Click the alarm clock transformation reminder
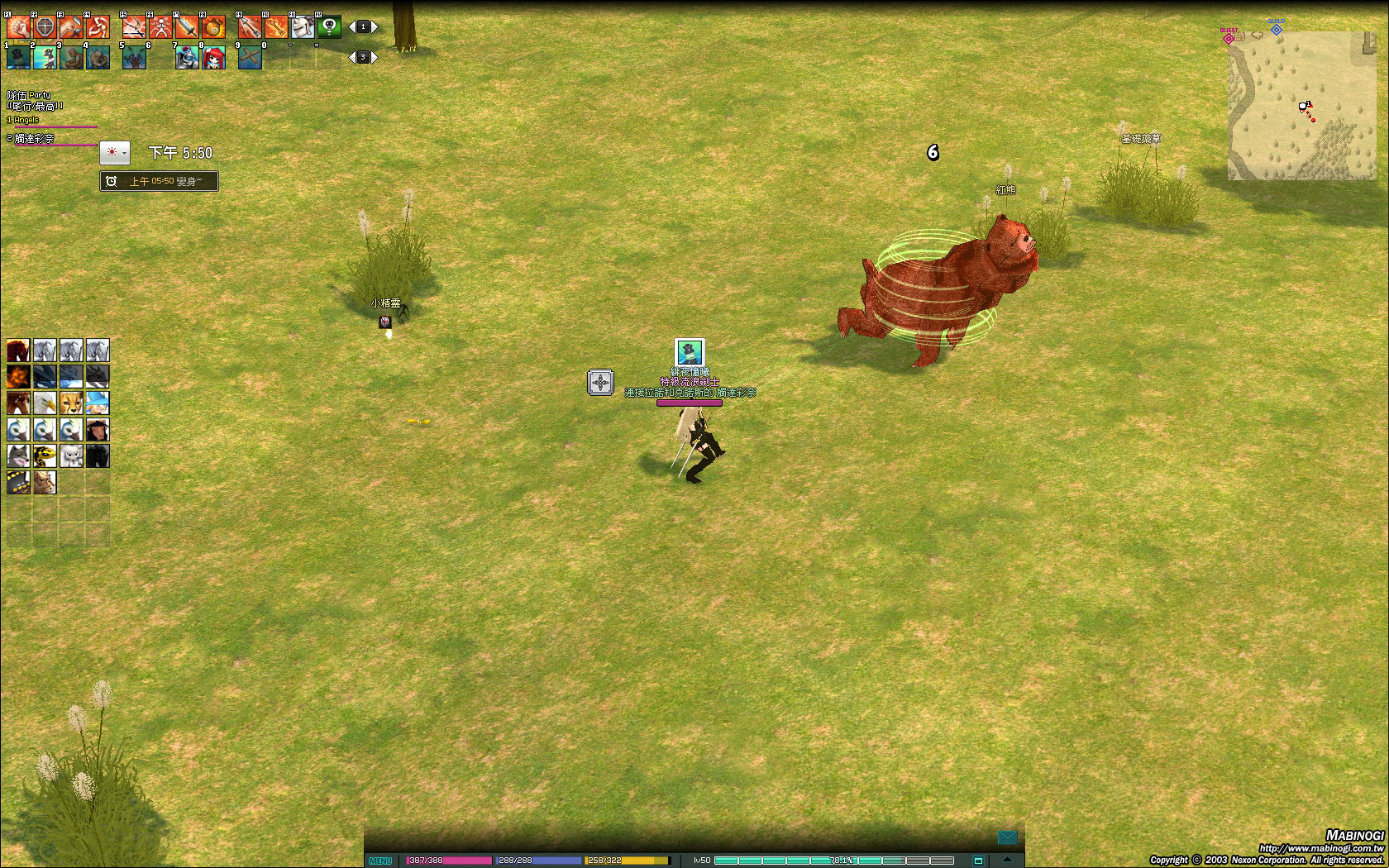Image resolution: width=1389 pixels, height=868 pixels. pos(160,181)
